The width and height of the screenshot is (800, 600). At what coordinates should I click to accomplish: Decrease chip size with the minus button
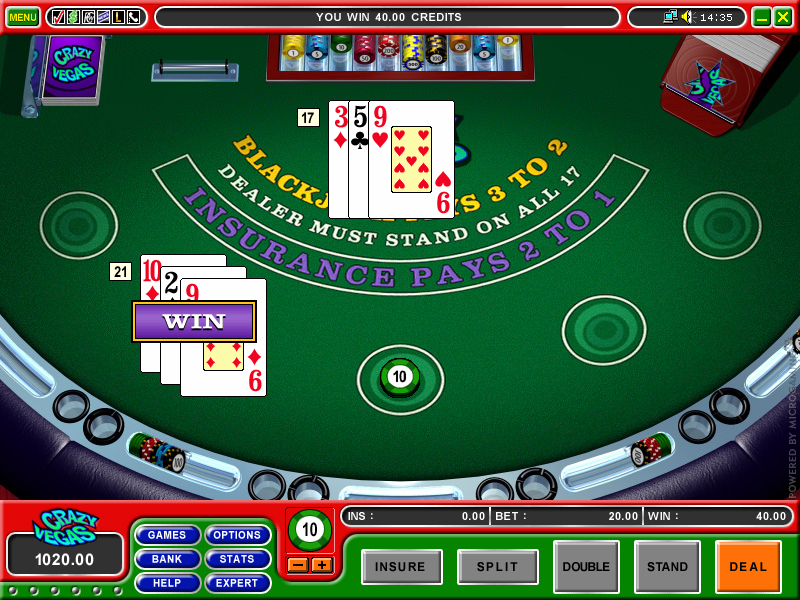click(x=297, y=565)
